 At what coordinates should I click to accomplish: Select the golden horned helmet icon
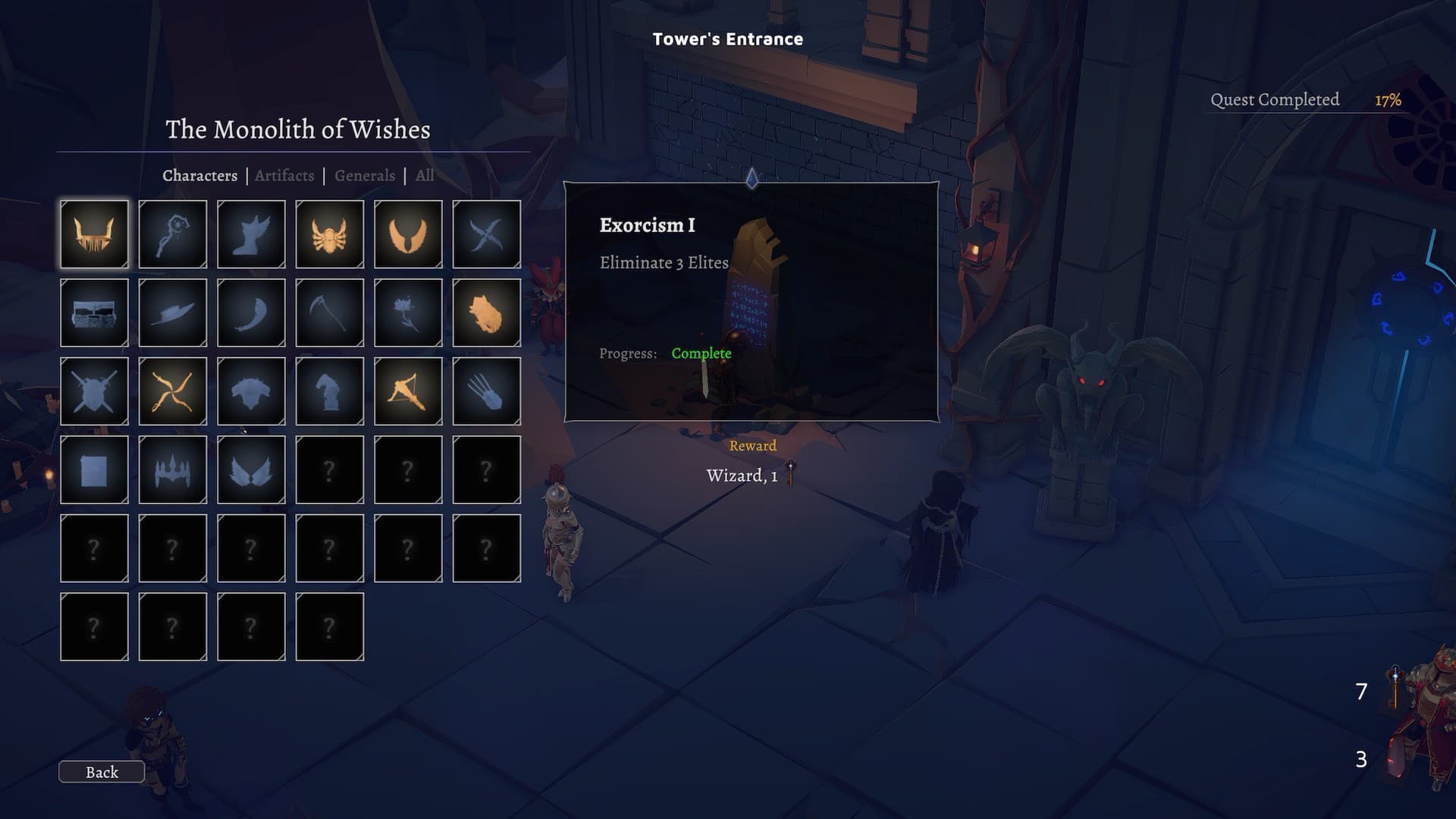click(x=94, y=234)
